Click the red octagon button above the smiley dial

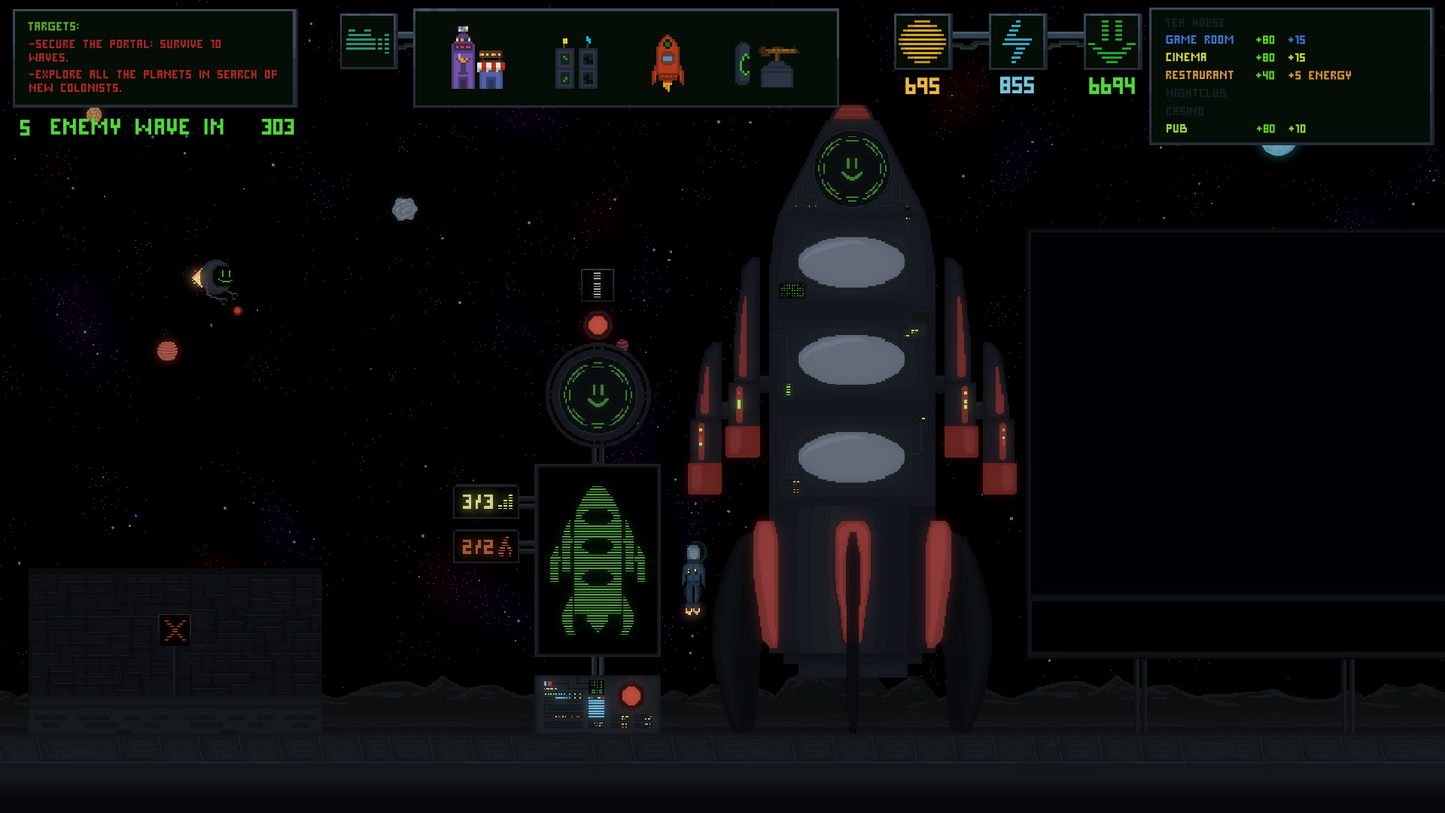tap(598, 325)
